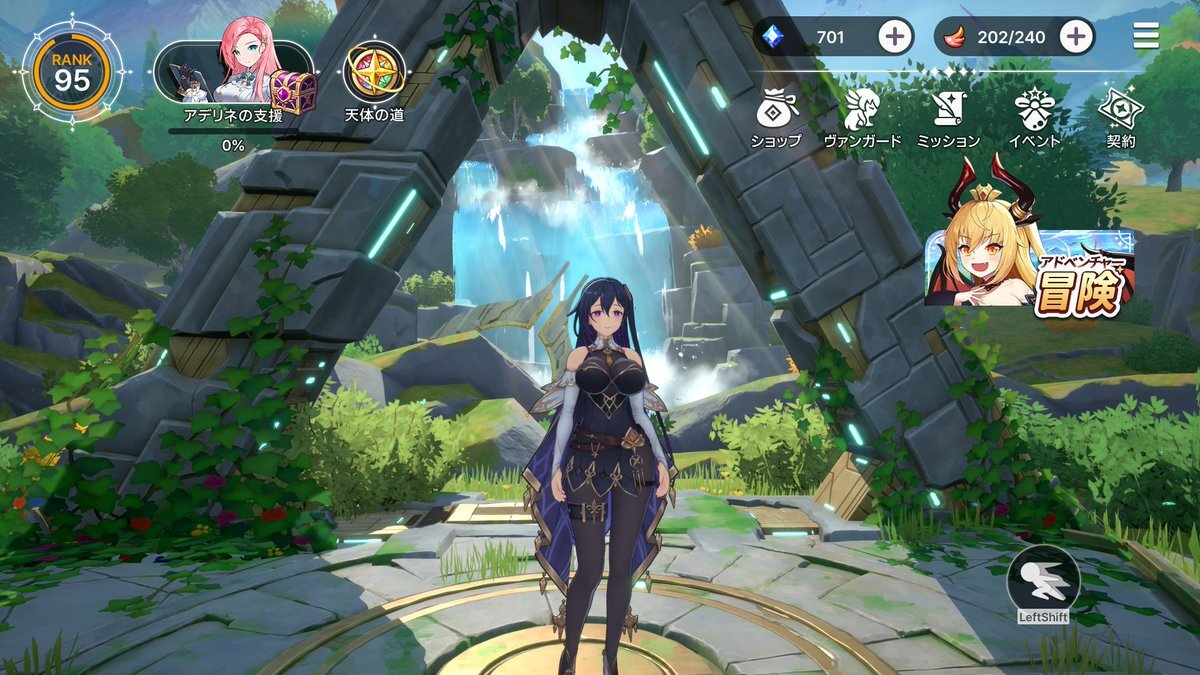Image resolution: width=1200 pixels, height=675 pixels.
Task: Open the ヴァンガード menu
Action: pos(862,115)
